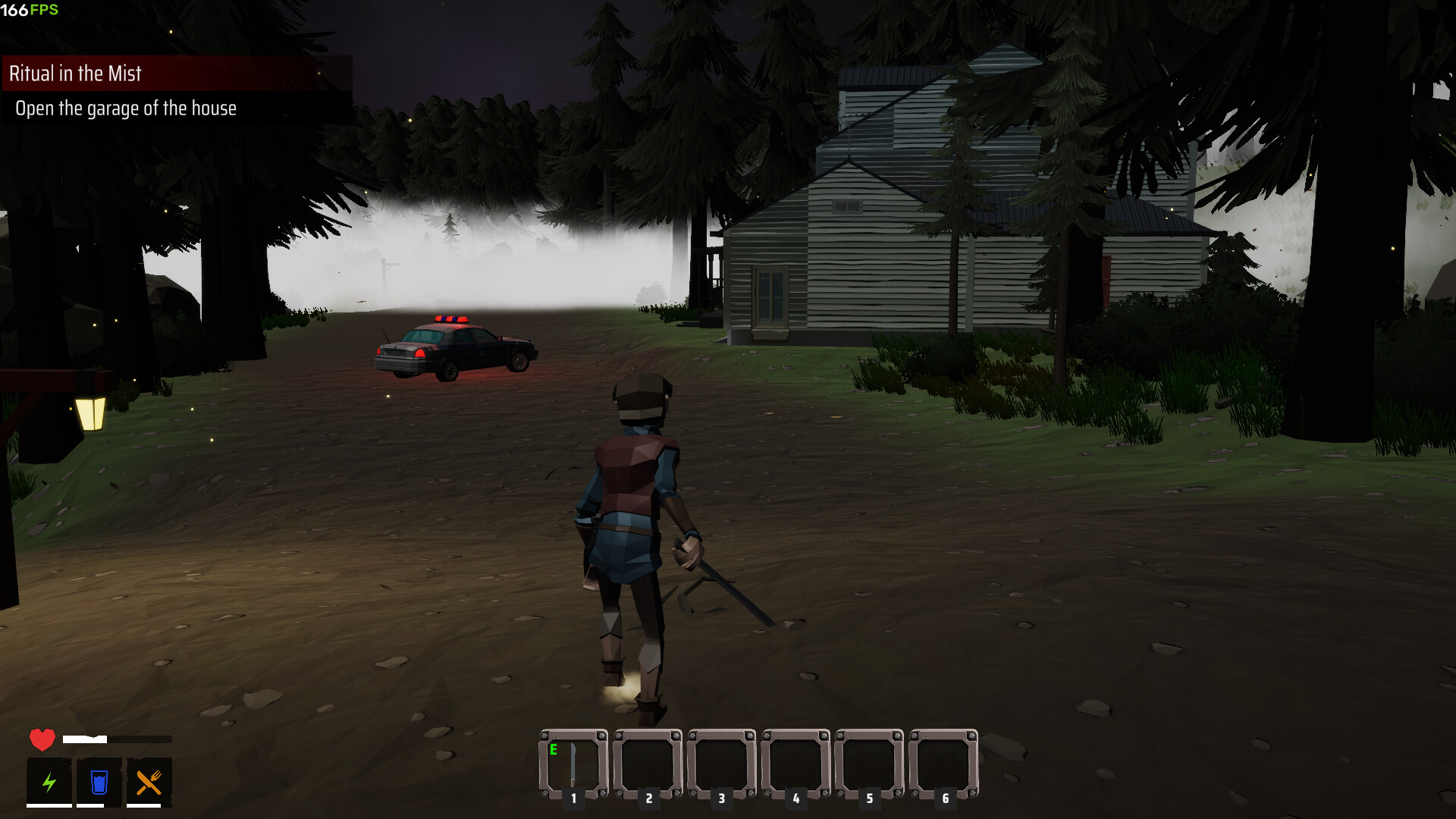Click the red heart health icon

point(42,739)
